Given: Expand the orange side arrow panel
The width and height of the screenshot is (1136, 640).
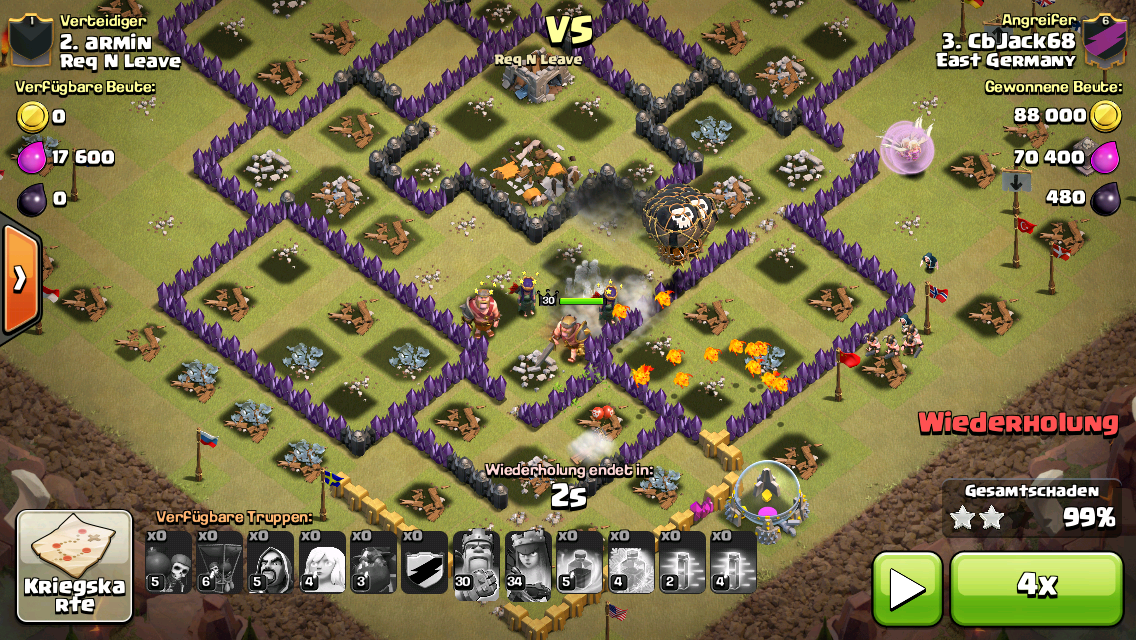Looking at the screenshot, I should click(19, 279).
